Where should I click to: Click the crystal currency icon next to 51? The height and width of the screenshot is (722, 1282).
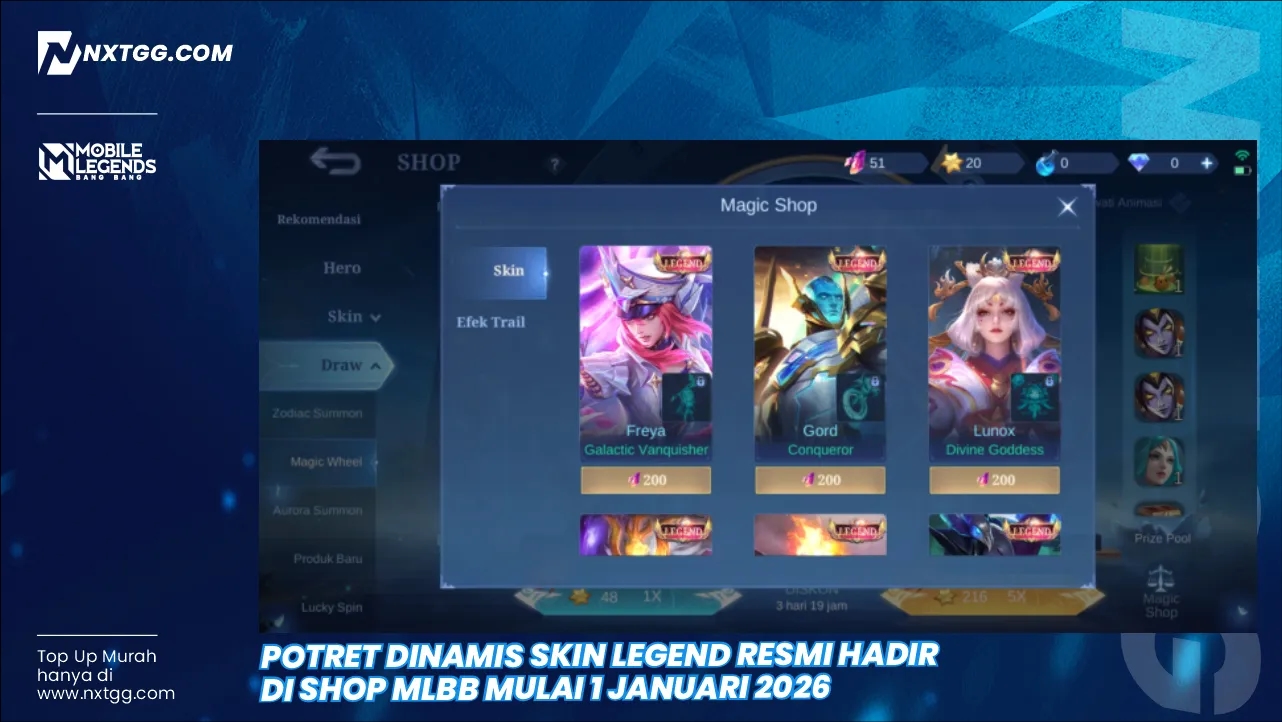click(x=856, y=162)
